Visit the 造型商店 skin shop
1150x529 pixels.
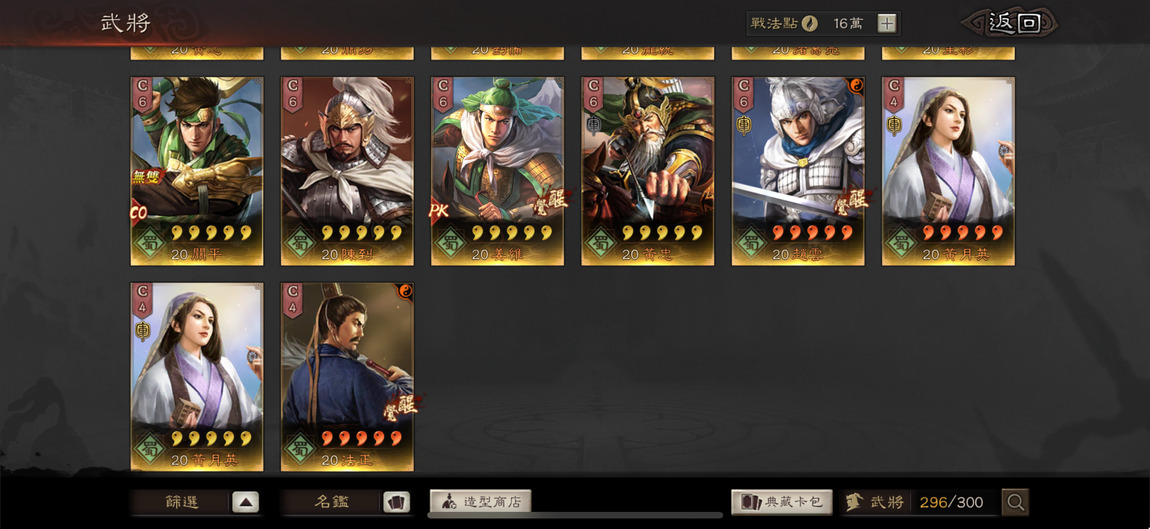coord(481,502)
